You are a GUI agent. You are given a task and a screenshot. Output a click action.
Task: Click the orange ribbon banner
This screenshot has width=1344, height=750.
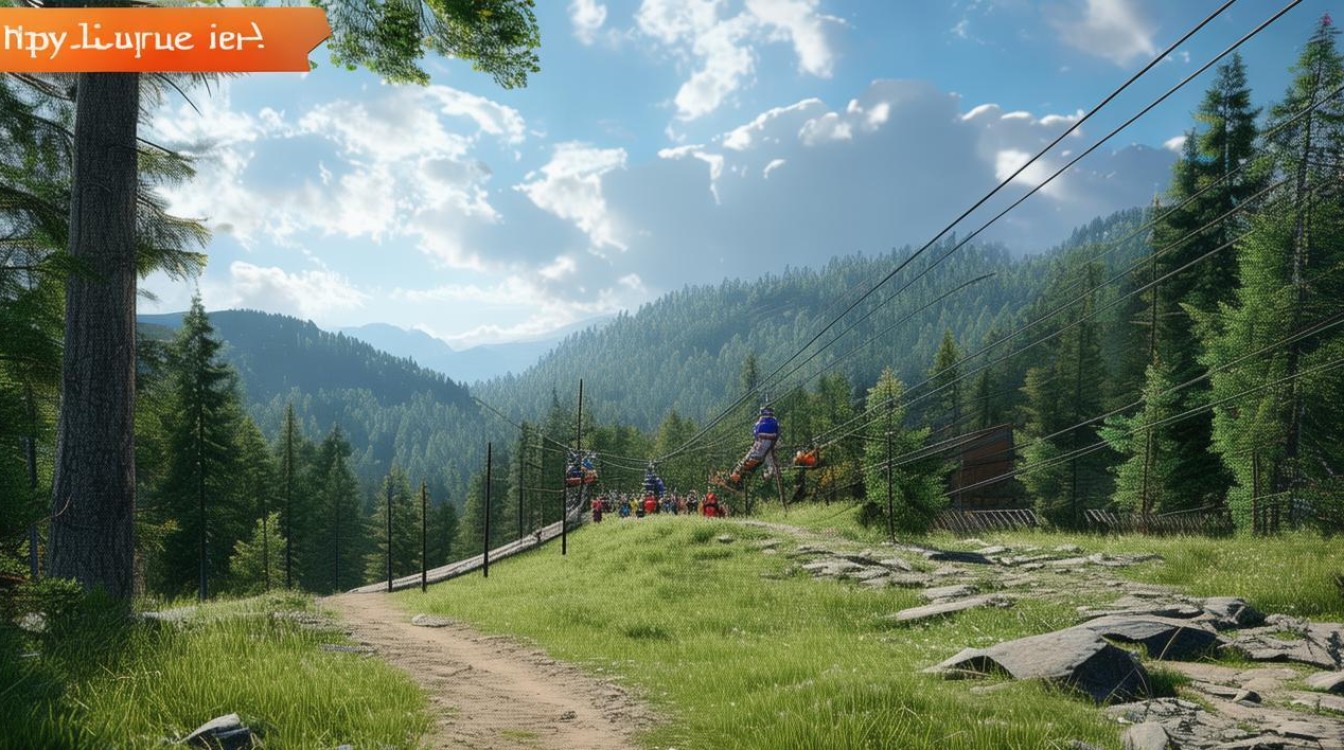pyautogui.click(x=160, y=40)
